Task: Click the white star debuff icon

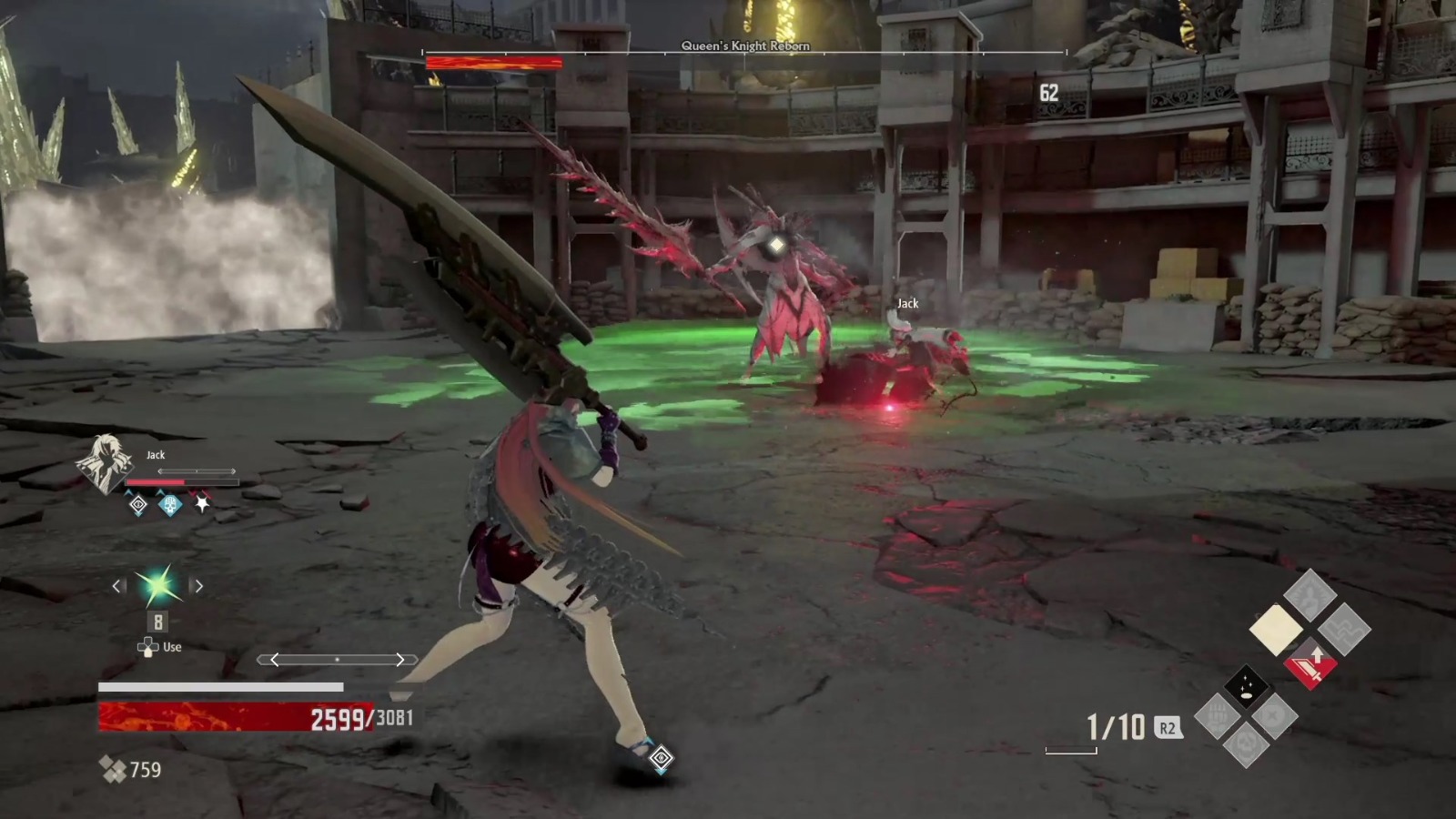Action: coord(202,505)
